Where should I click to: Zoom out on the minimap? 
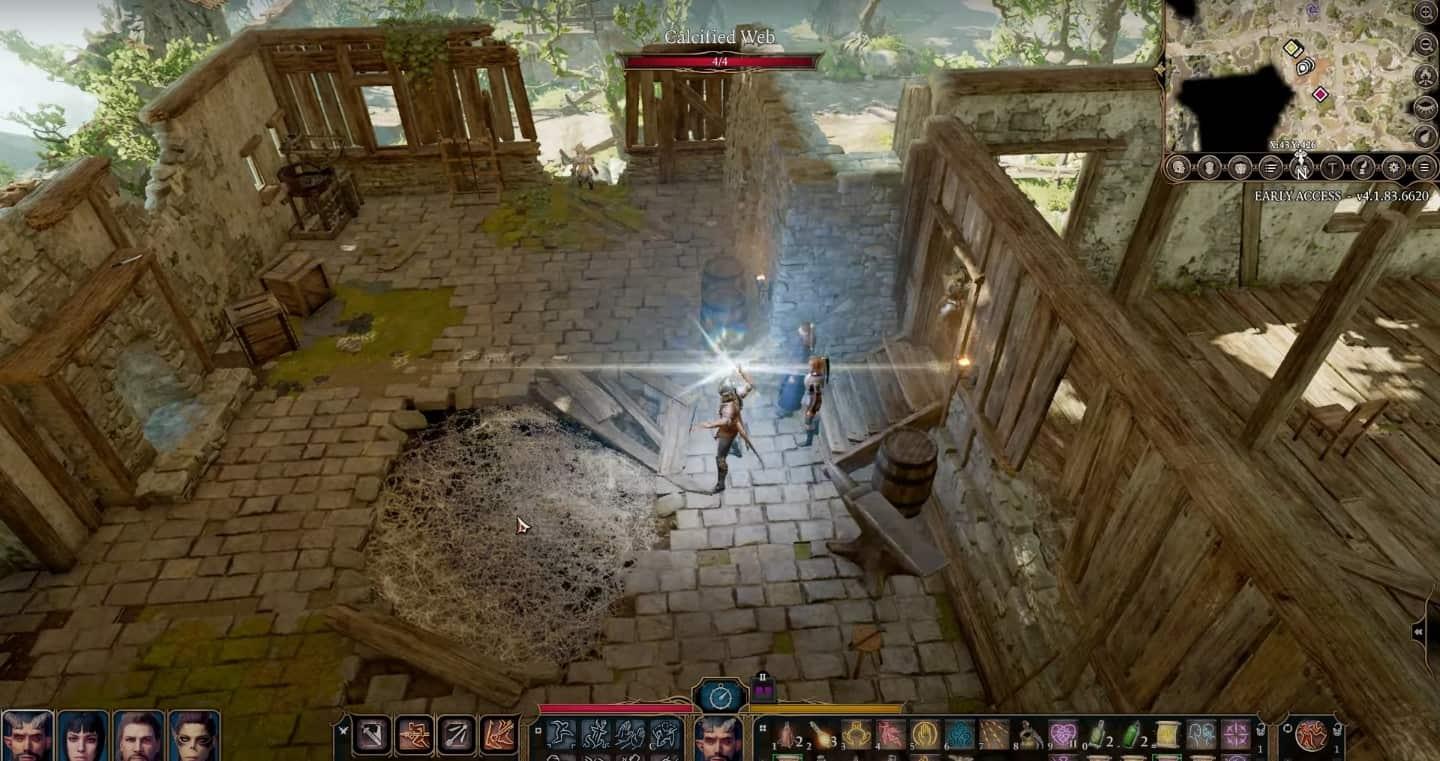point(1426,44)
